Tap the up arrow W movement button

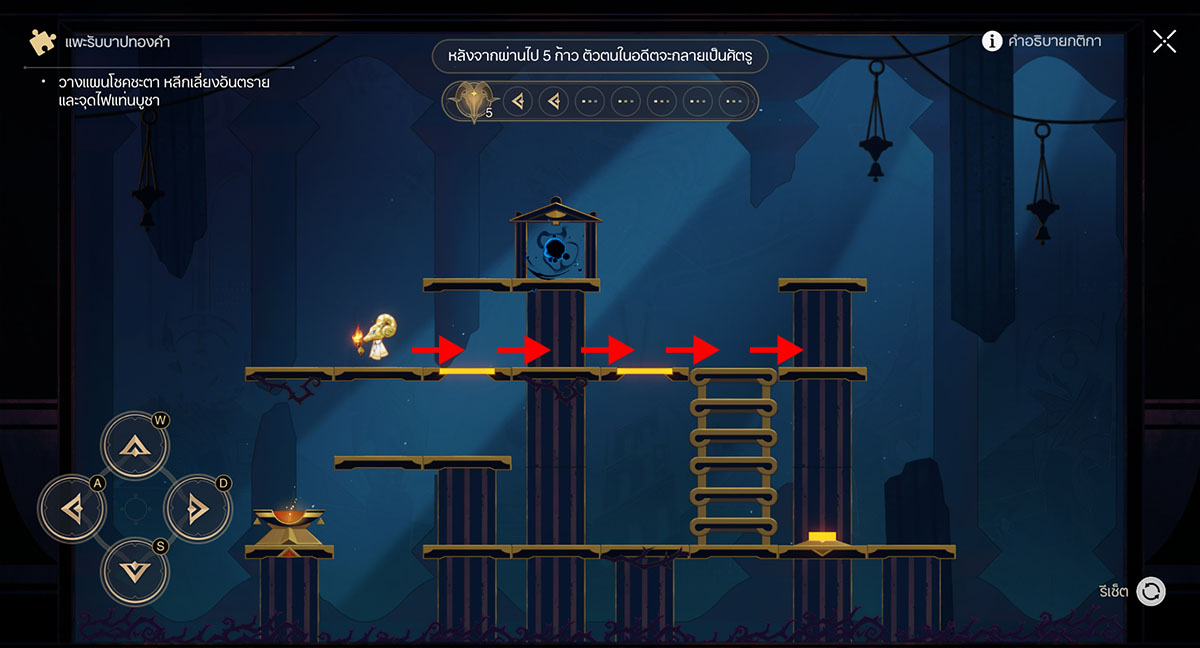coord(134,446)
